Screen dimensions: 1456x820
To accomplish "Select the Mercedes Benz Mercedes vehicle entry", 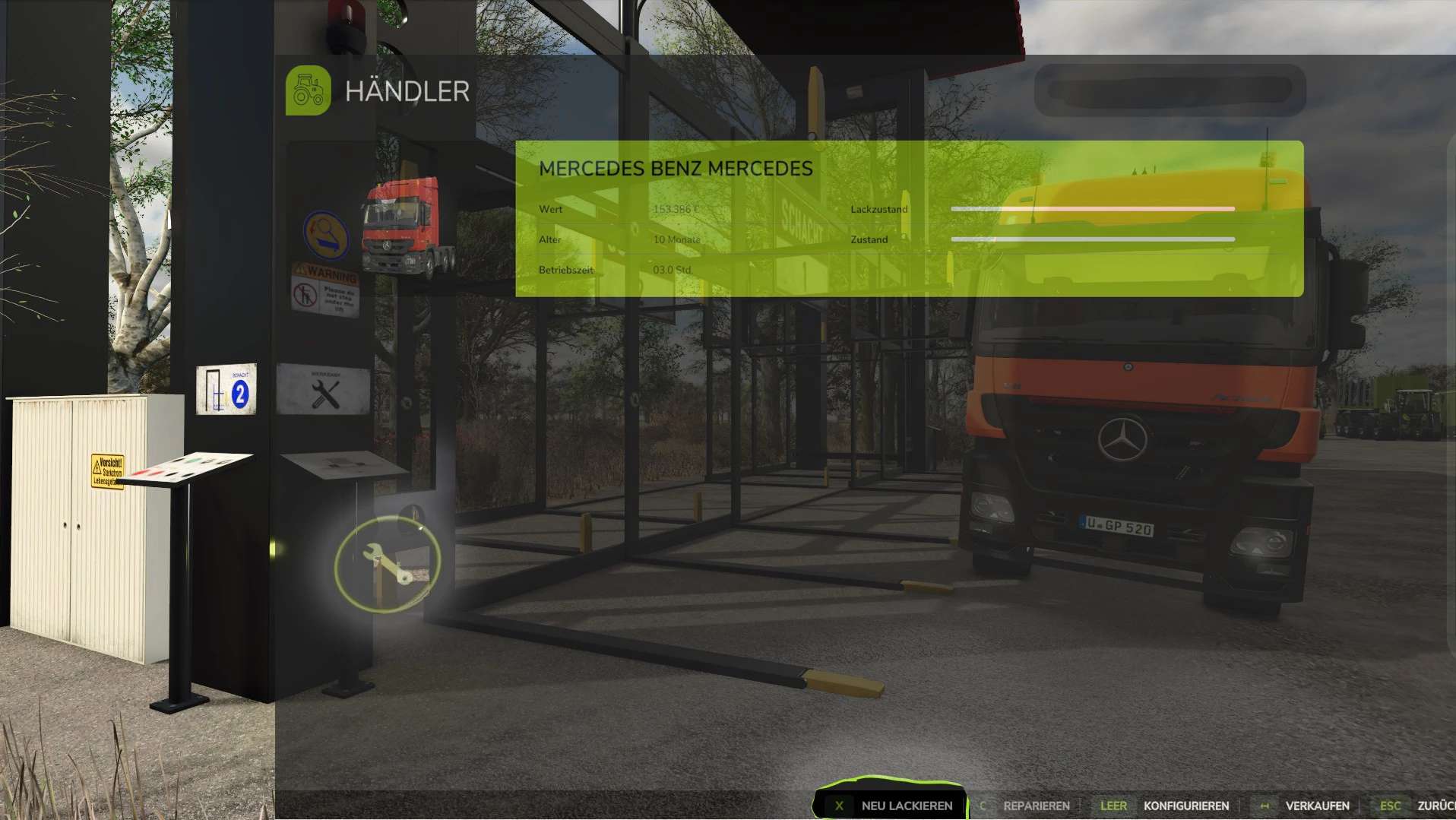I will (x=909, y=219).
